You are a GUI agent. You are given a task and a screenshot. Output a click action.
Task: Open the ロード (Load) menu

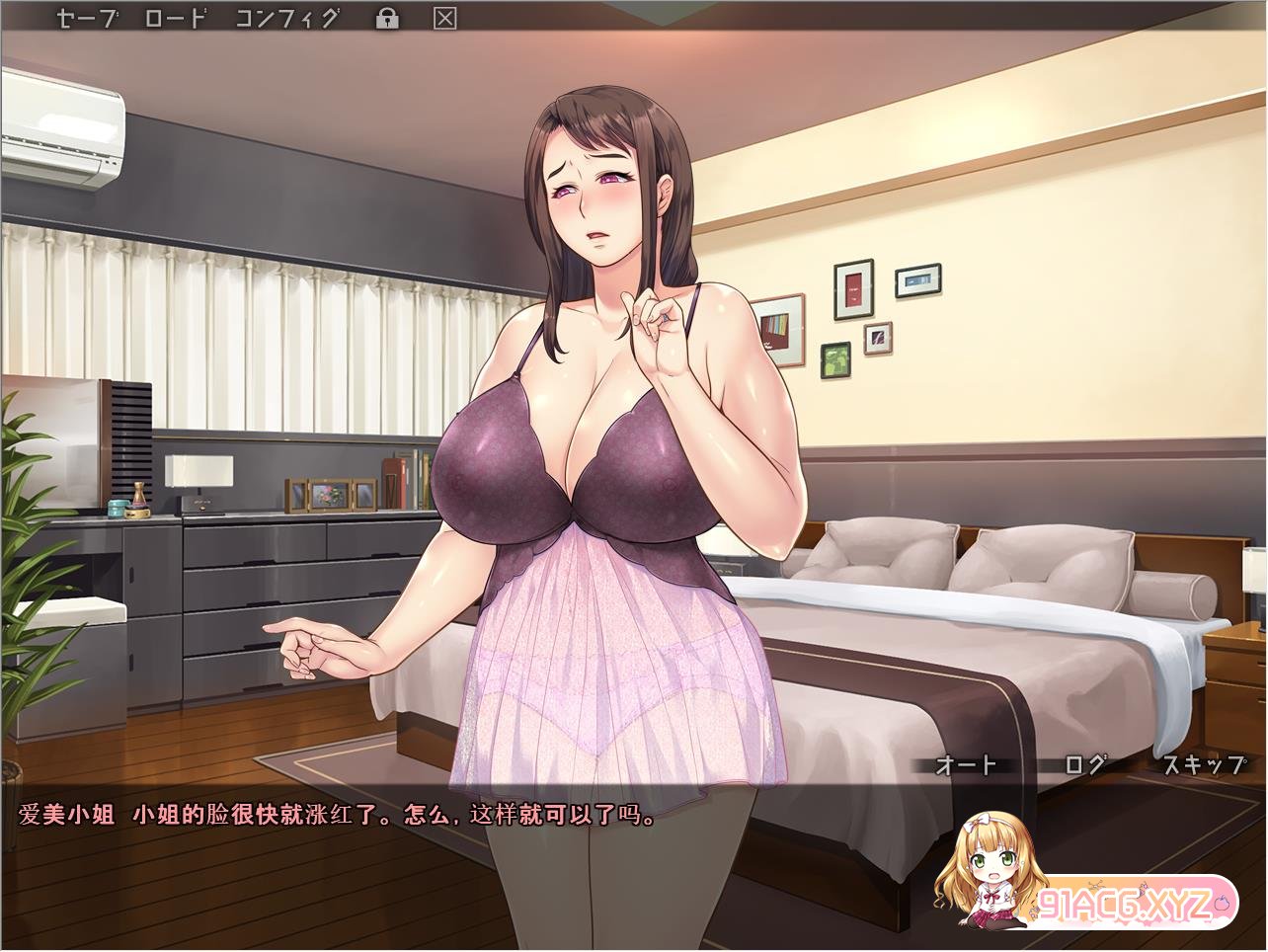pyautogui.click(x=176, y=18)
